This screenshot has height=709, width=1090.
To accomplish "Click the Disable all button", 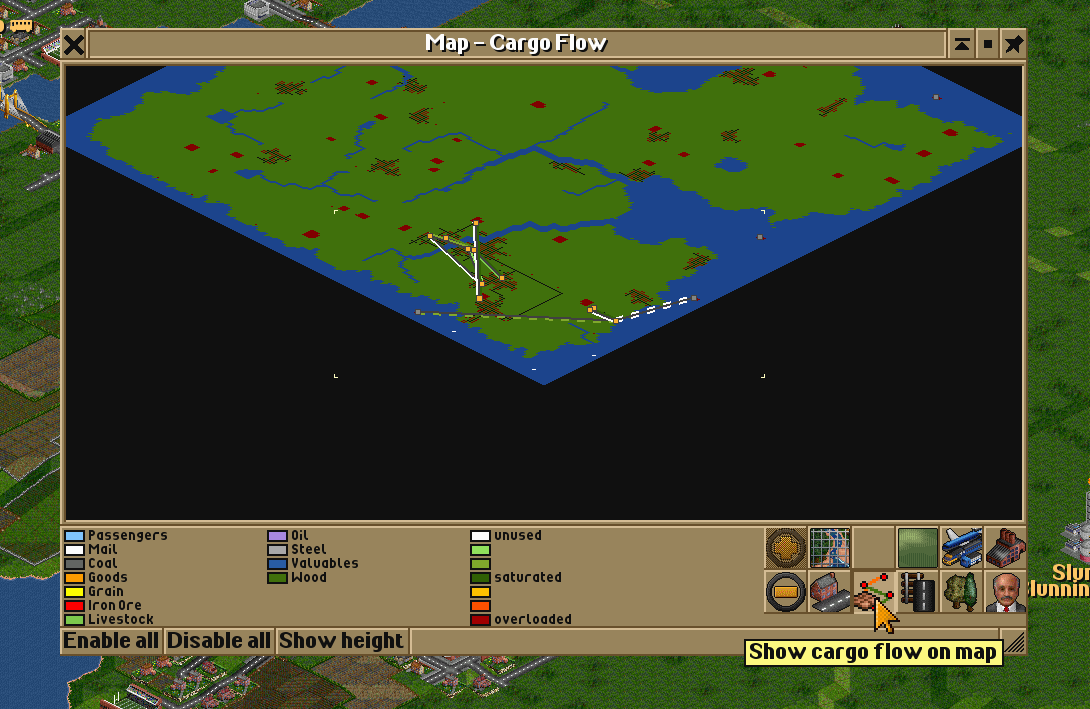I will click(219, 641).
